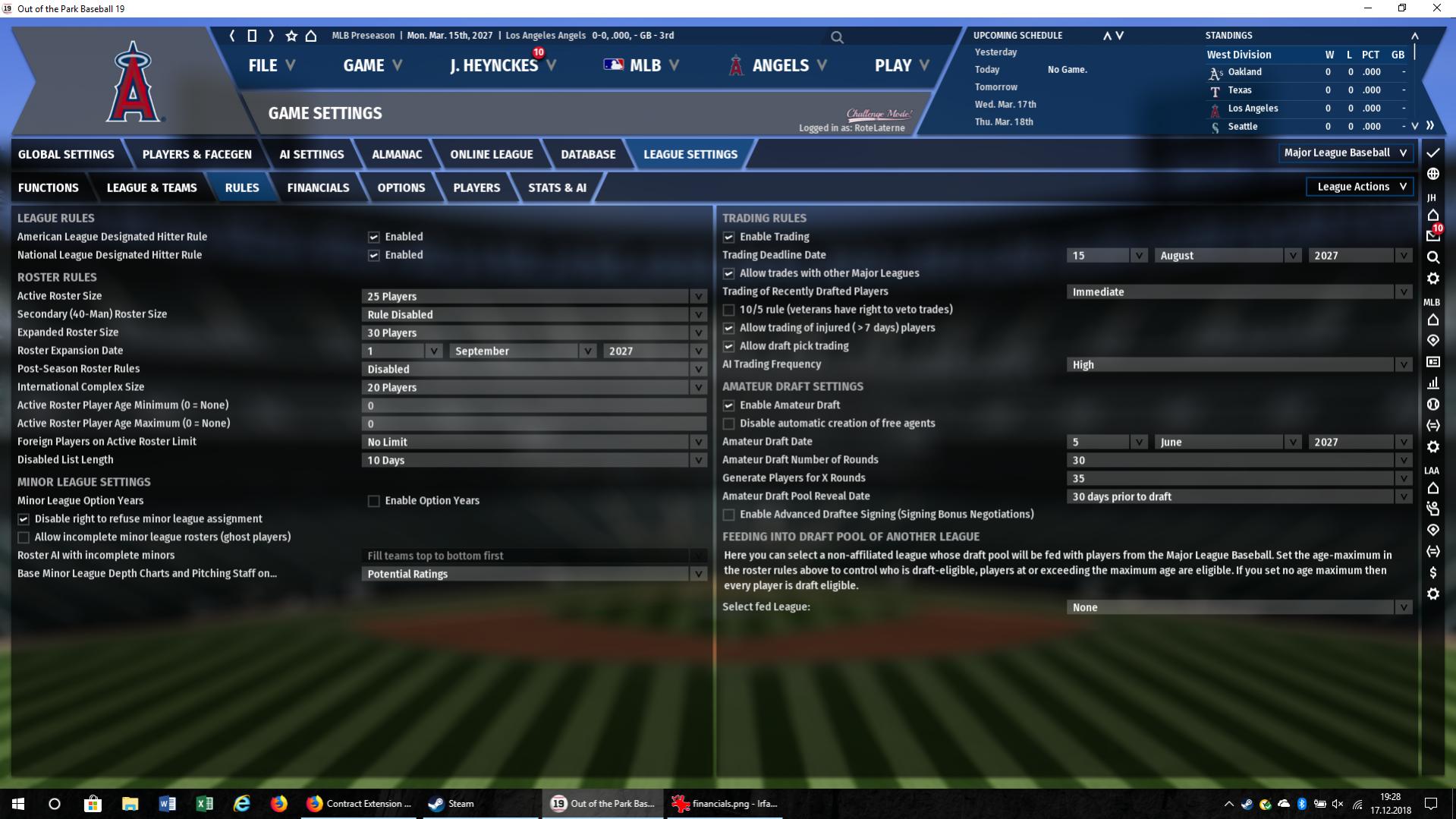Change the AI Trading Frequency dropdown
Screen dimensions: 1456x819
[x=1238, y=364]
